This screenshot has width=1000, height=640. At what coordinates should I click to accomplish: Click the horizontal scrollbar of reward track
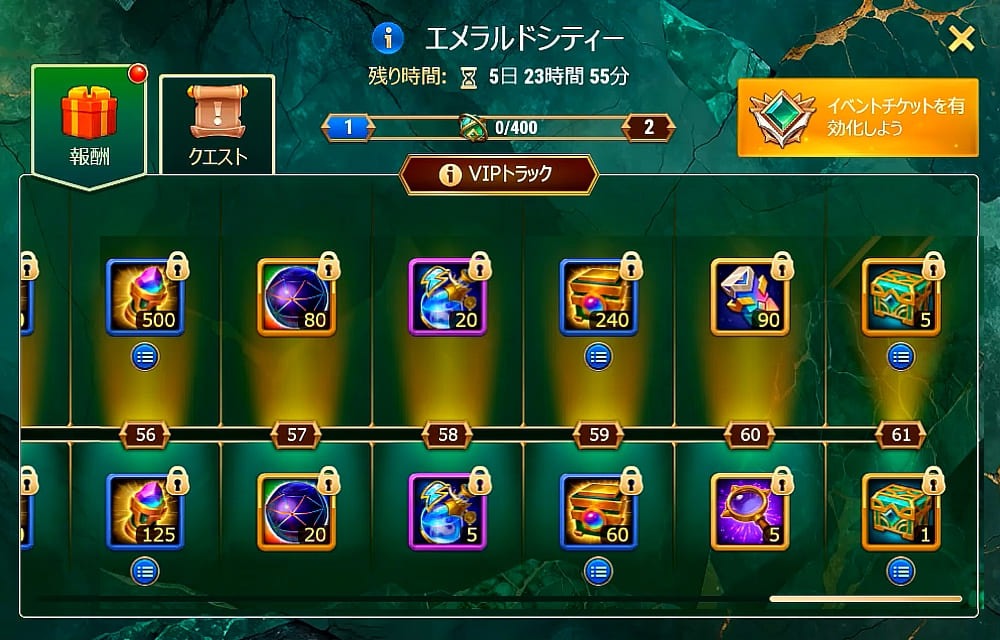[x=865, y=599]
